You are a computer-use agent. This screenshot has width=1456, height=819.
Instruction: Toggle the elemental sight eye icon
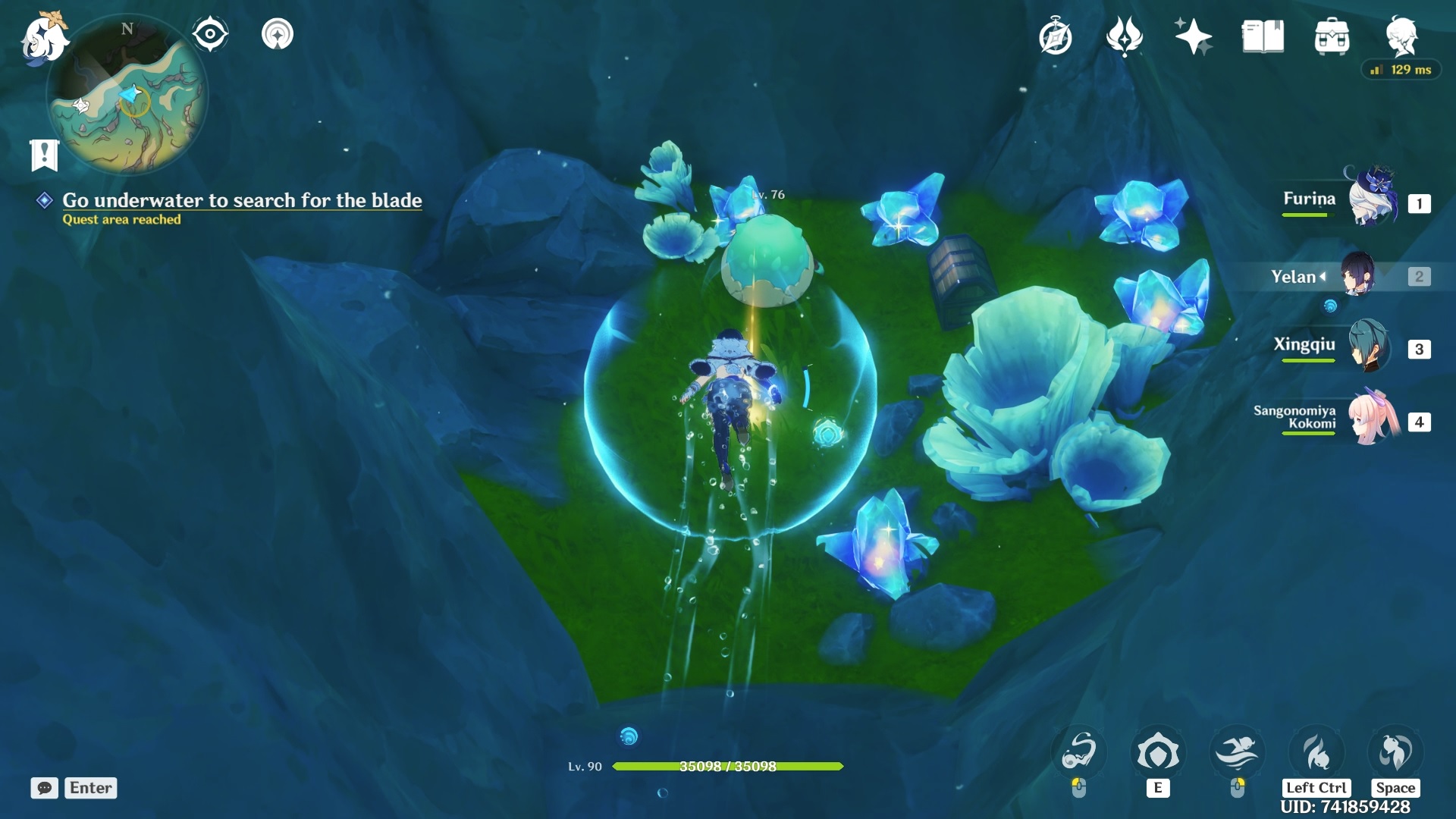210,34
